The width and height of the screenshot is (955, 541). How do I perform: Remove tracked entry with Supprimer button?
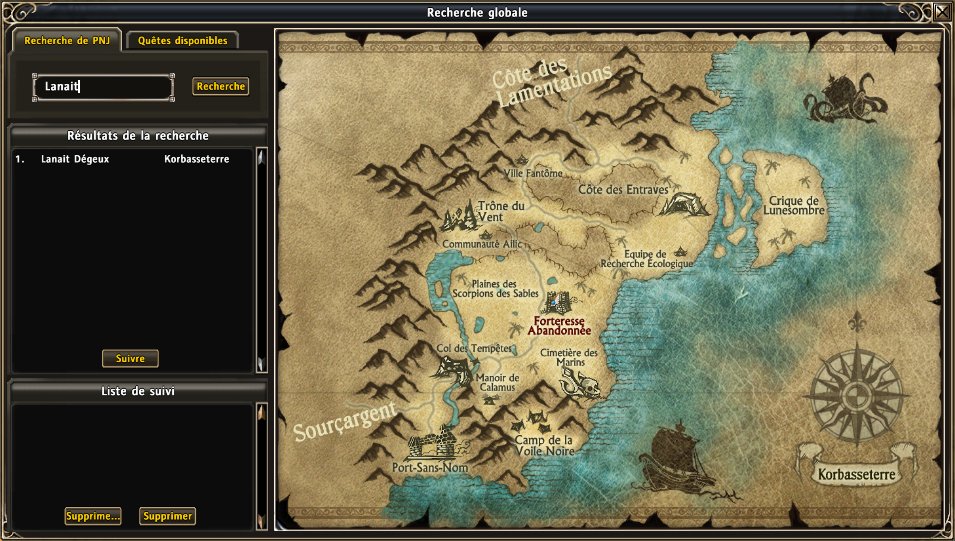tap(167, 516)
